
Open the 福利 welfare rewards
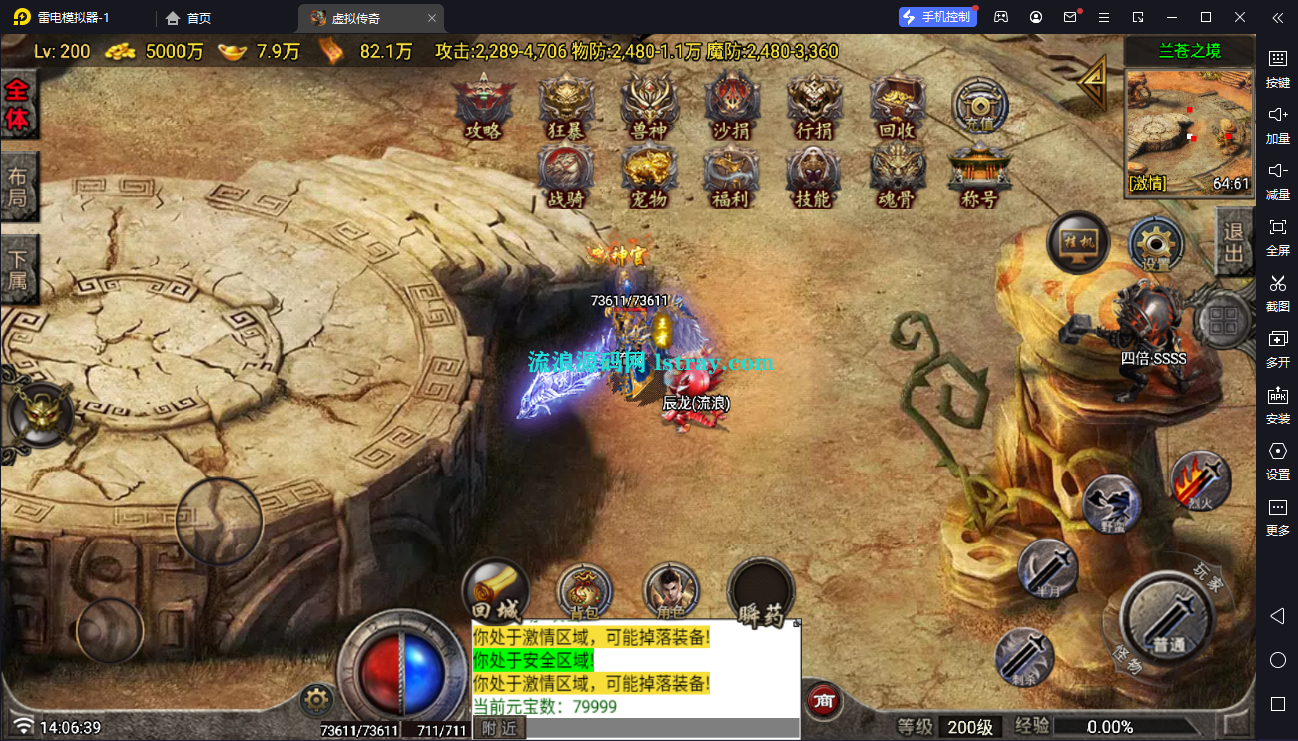(731, 175)
